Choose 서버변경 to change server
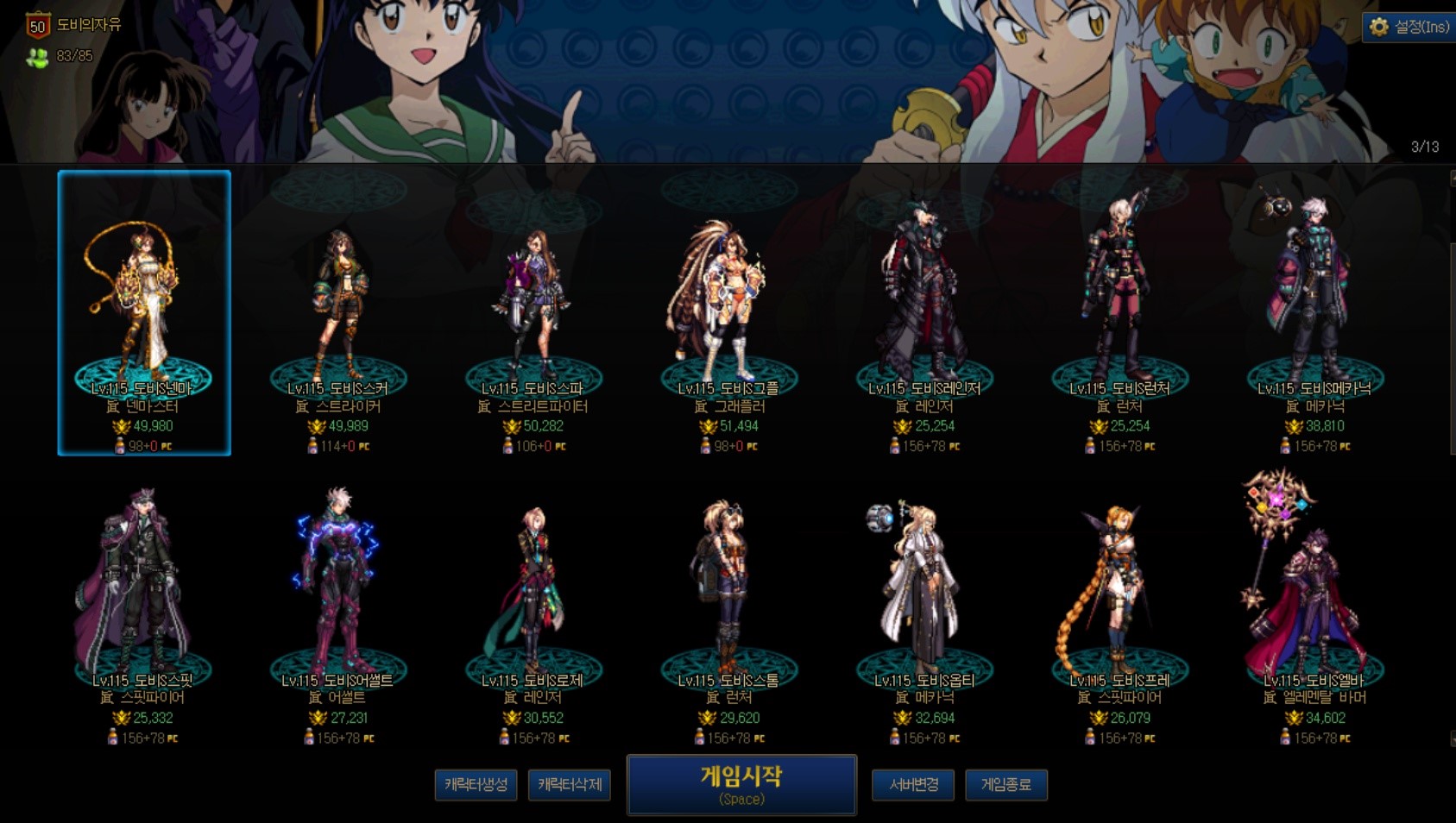1456x823 pixels. (x=913, y=785)
